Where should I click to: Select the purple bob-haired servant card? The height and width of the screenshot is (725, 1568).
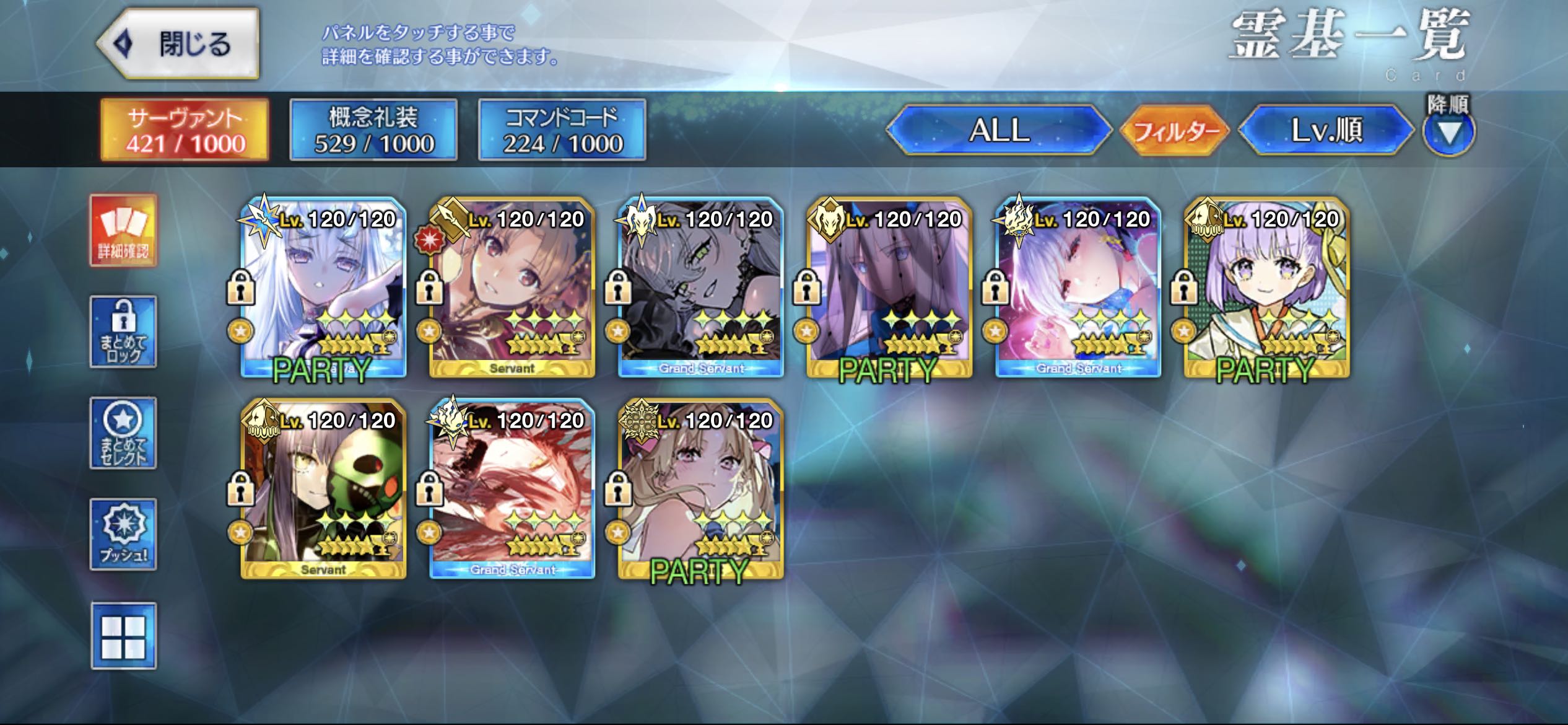pos(1266,288)
